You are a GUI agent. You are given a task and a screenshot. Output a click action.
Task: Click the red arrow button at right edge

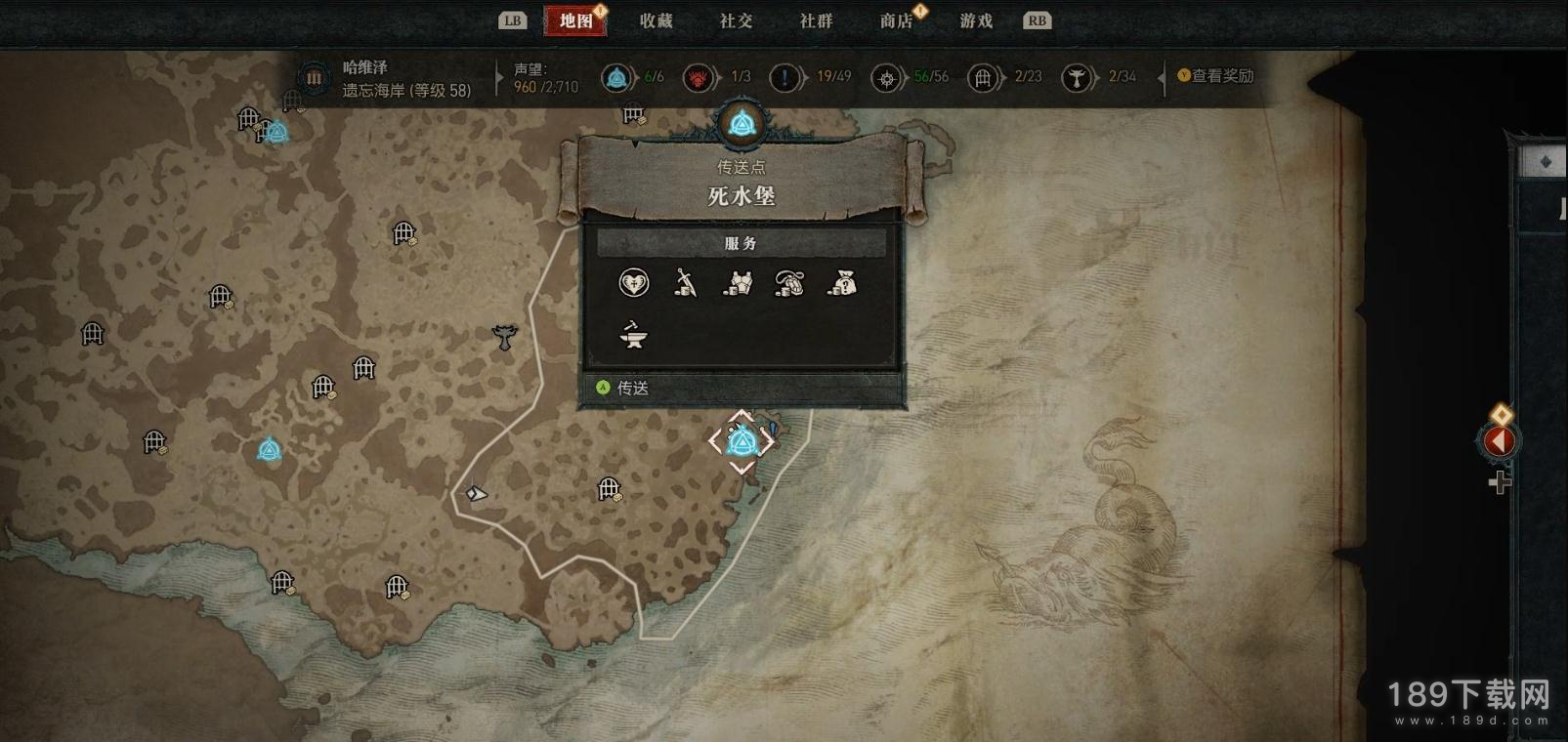1499,441
